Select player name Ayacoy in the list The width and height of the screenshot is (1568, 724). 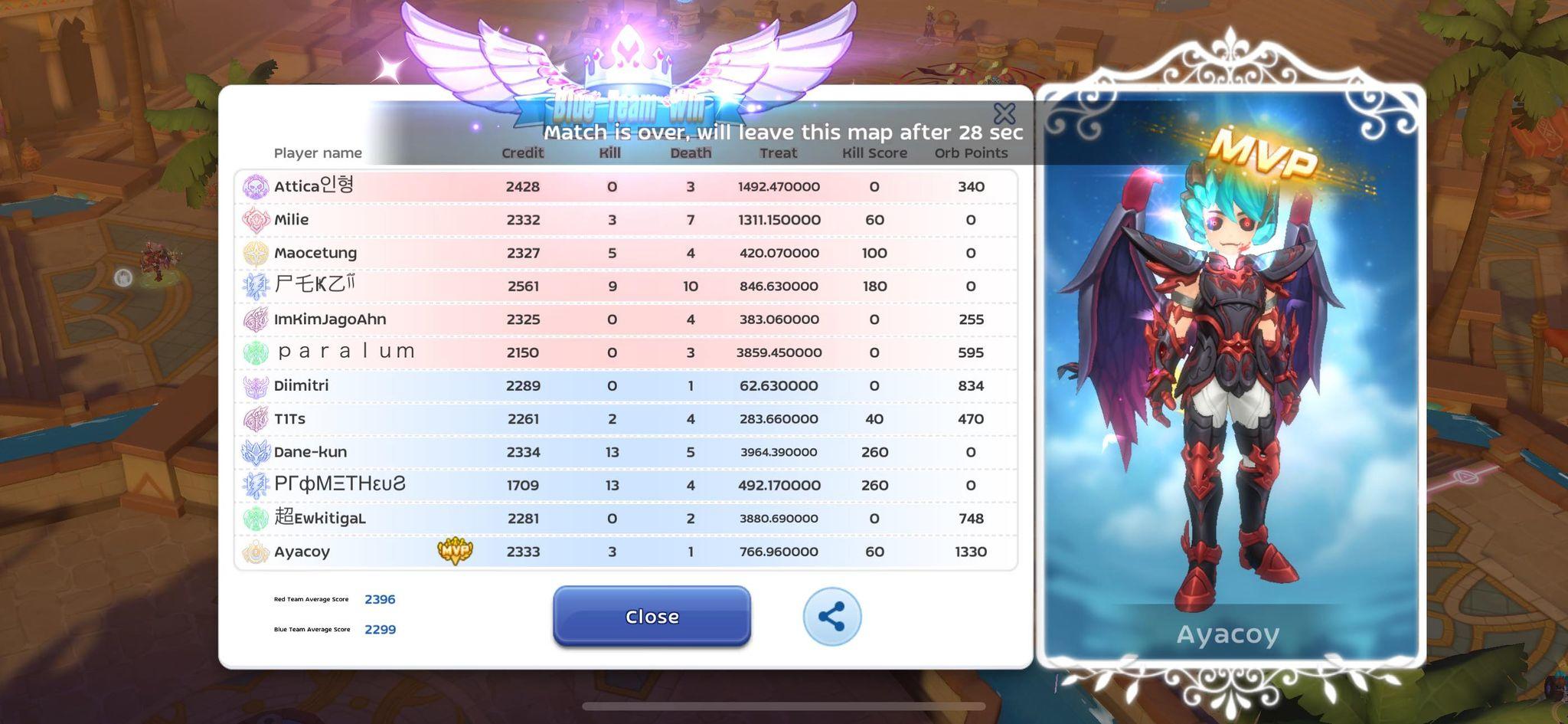tap(305, 551)
